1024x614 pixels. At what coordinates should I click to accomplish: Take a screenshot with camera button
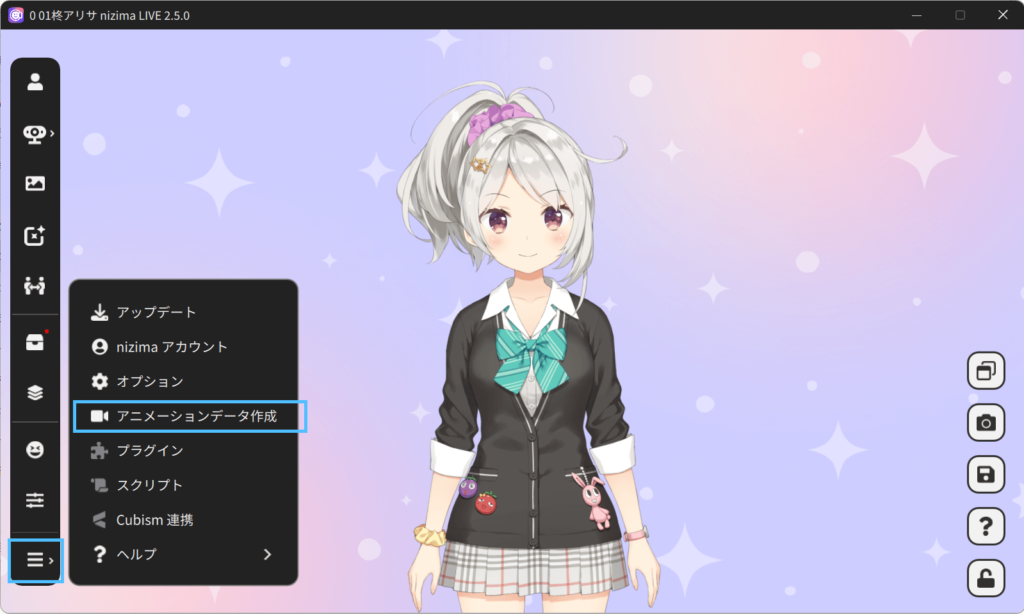(986, 423)
